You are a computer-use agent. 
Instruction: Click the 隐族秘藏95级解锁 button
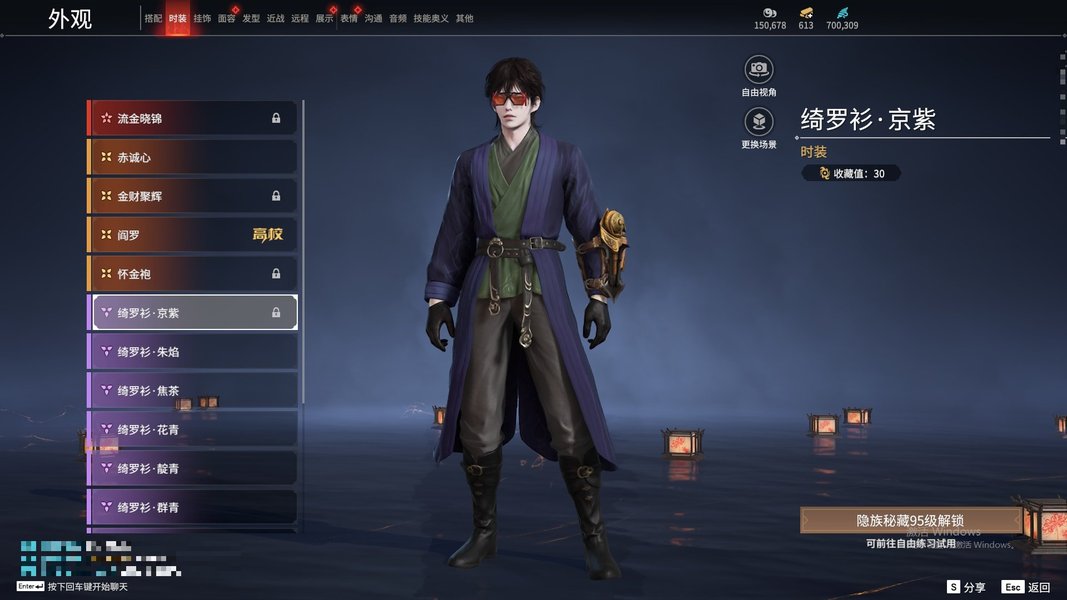tap(910, 520)
